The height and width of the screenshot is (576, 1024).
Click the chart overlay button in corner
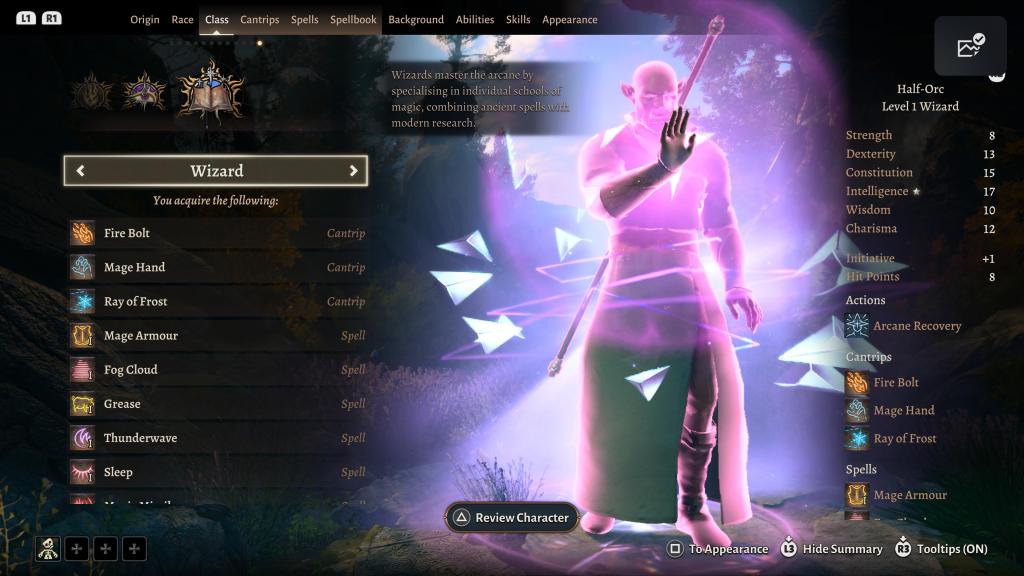click(970, 47)
